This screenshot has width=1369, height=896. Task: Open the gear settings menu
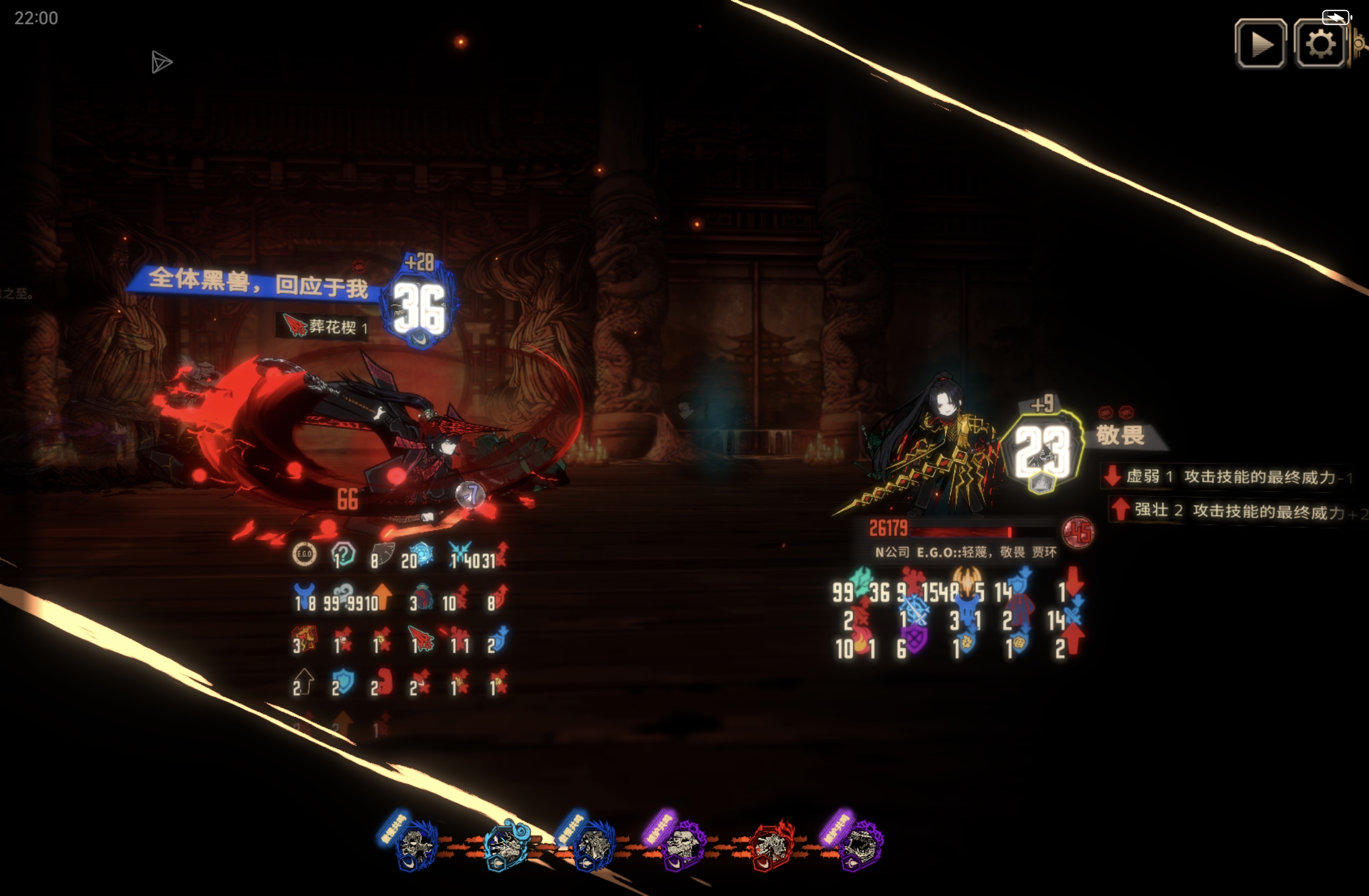tap(1319, 44)
